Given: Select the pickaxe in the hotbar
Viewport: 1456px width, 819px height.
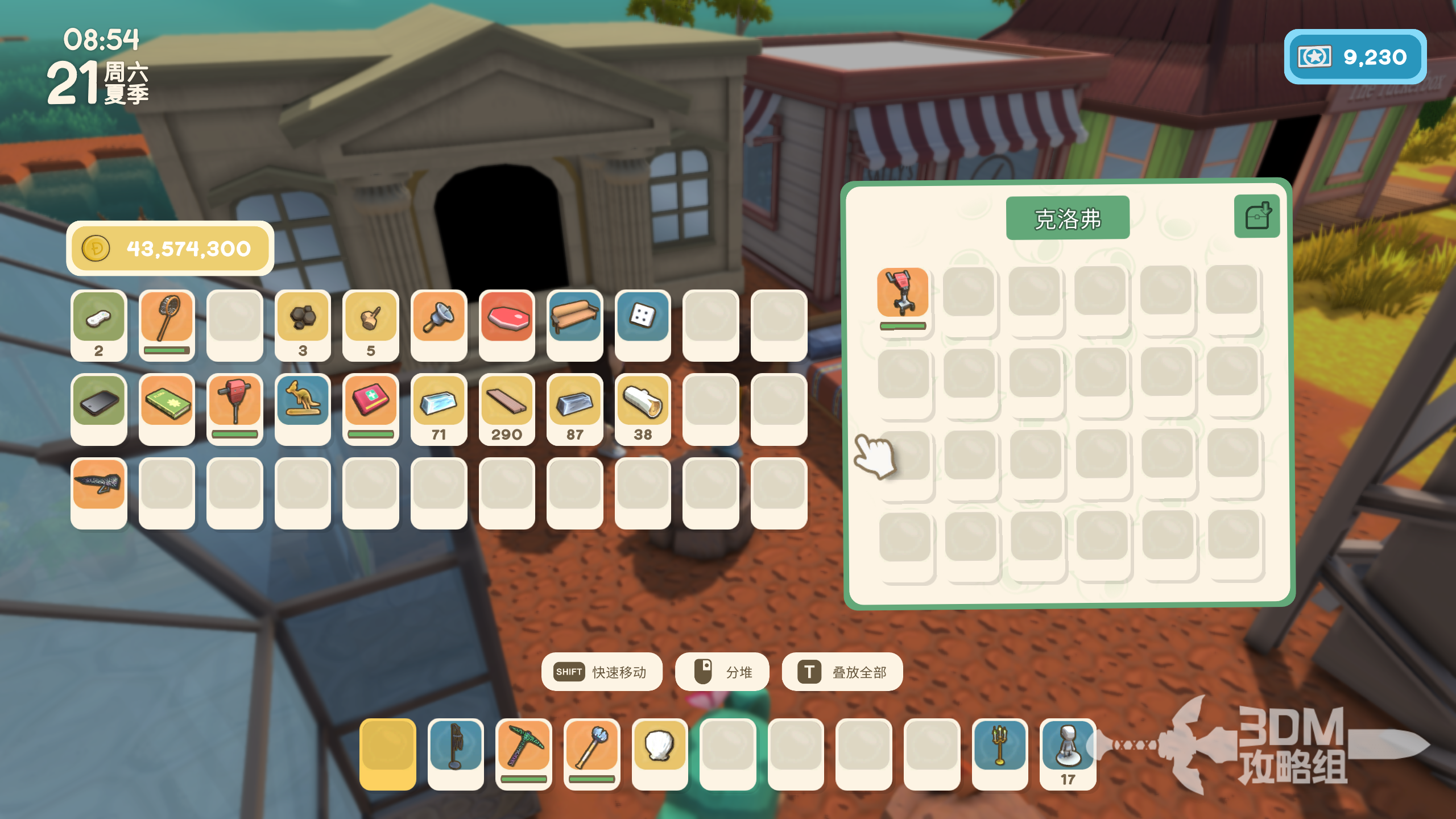Looking at the screenshot, I should click(x=523, y=748).
